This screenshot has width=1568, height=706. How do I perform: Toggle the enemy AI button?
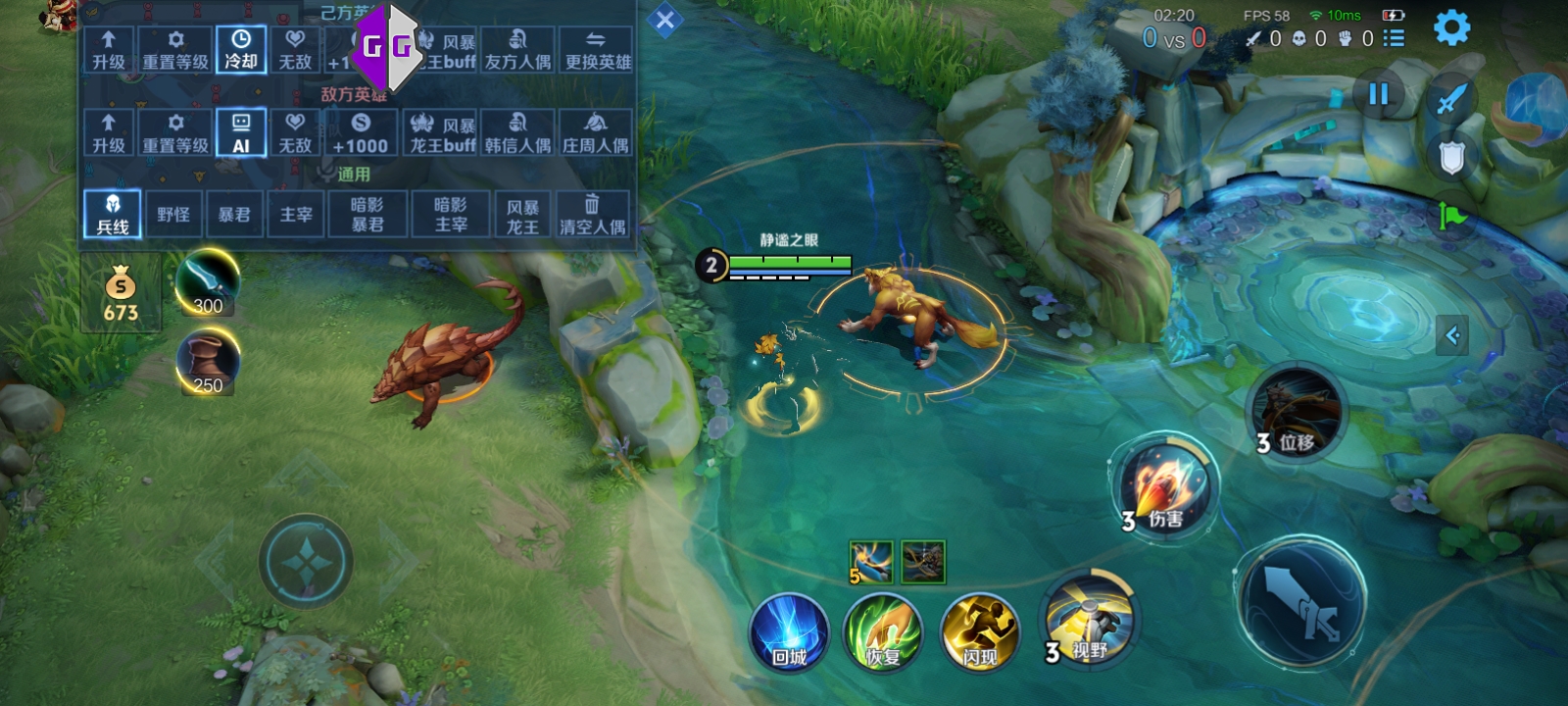pos(241,133)
